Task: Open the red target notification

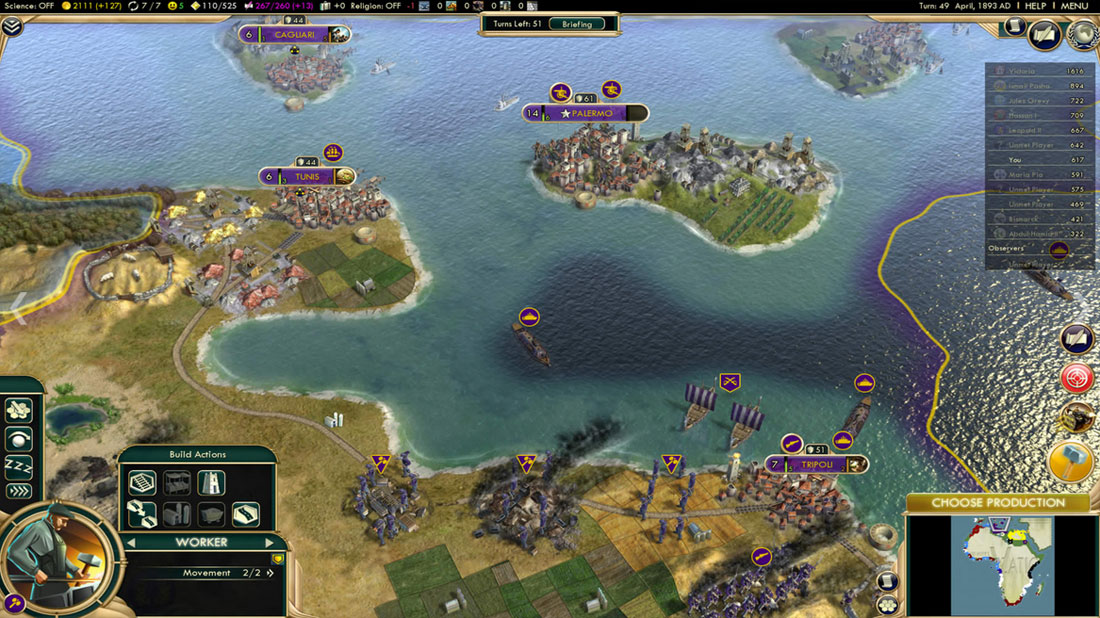Action: [x=1076, y=378]
